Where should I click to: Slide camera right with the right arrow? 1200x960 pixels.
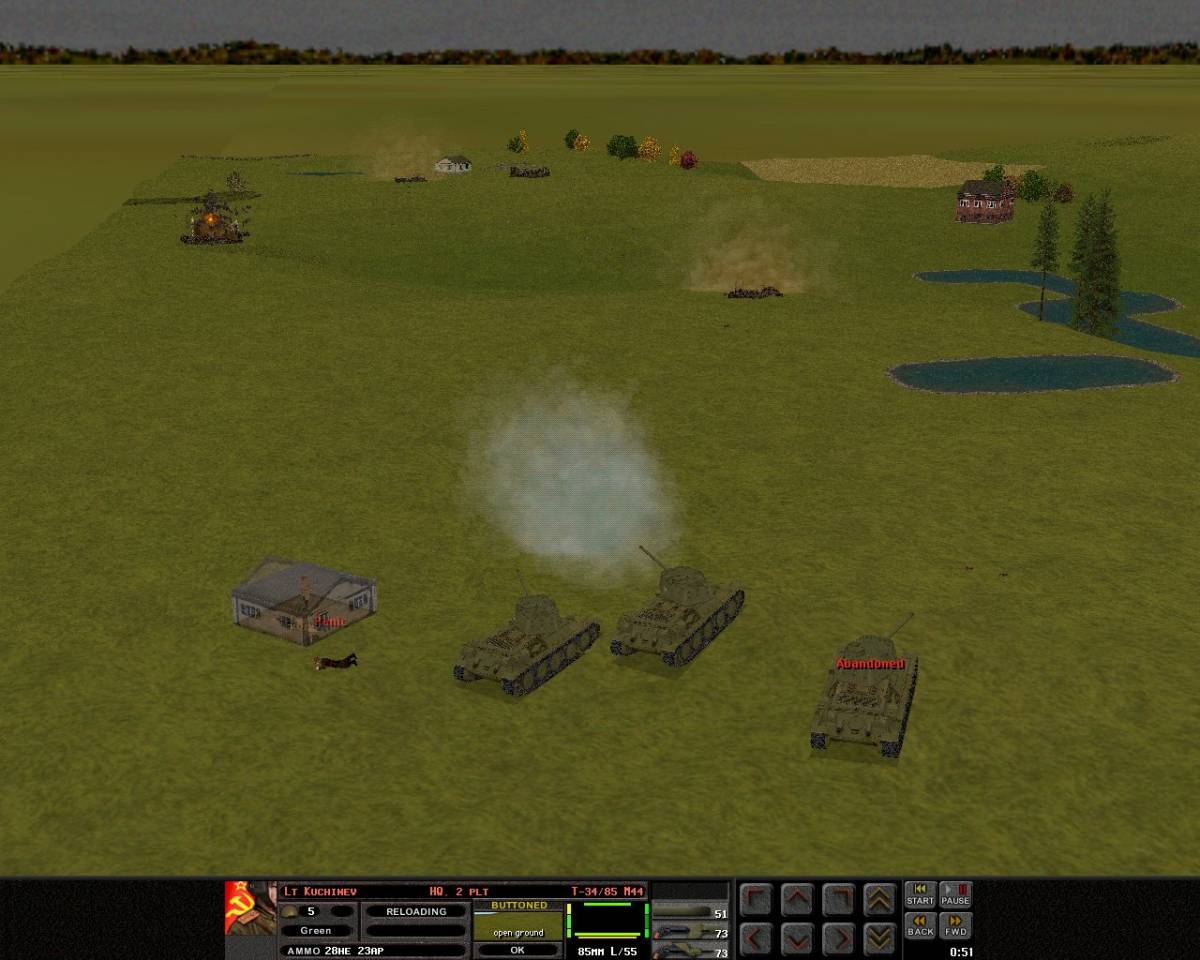(838, 938)
